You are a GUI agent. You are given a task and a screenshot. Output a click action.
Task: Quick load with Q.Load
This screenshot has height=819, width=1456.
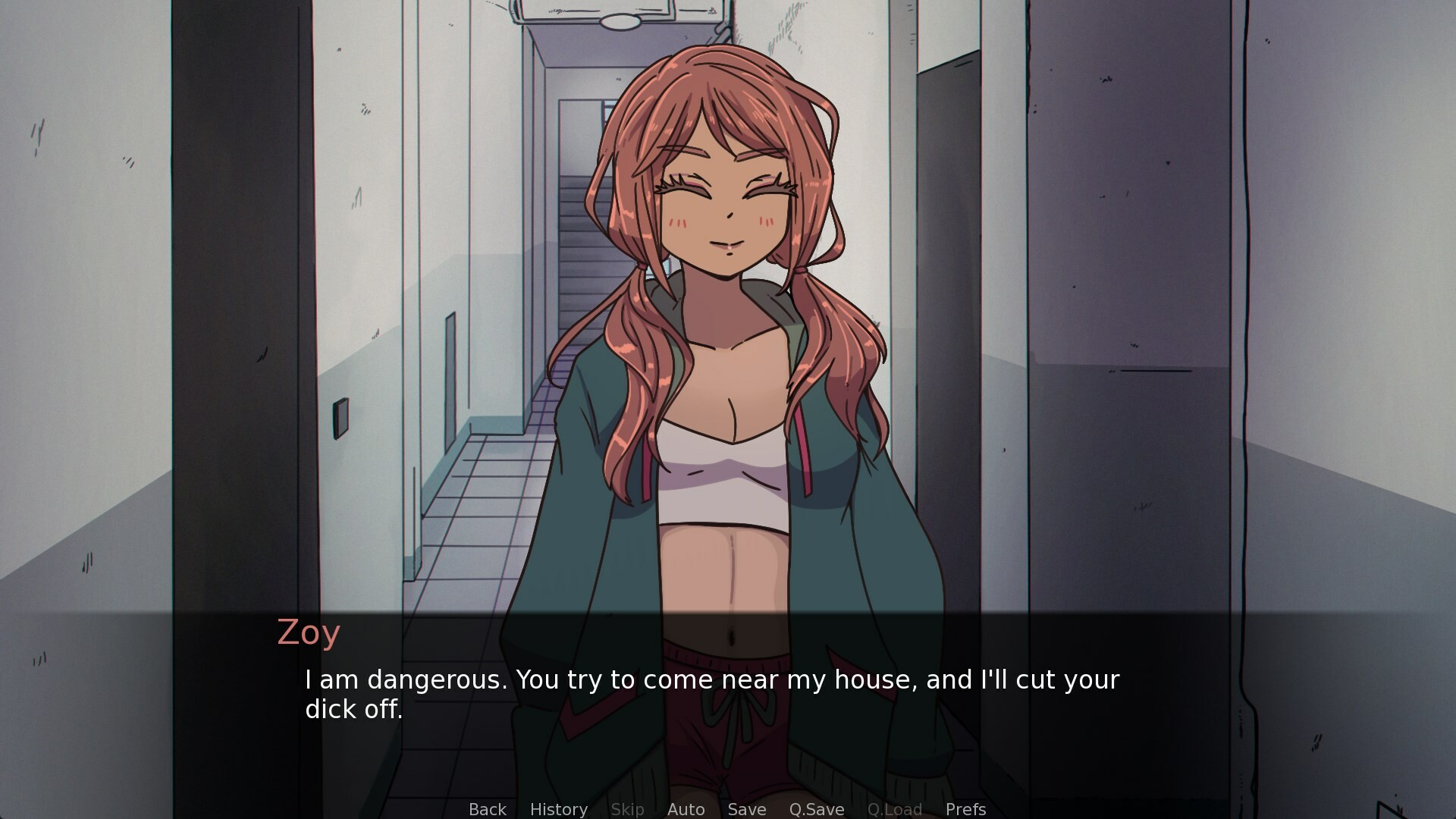click(x=894, y=809)
